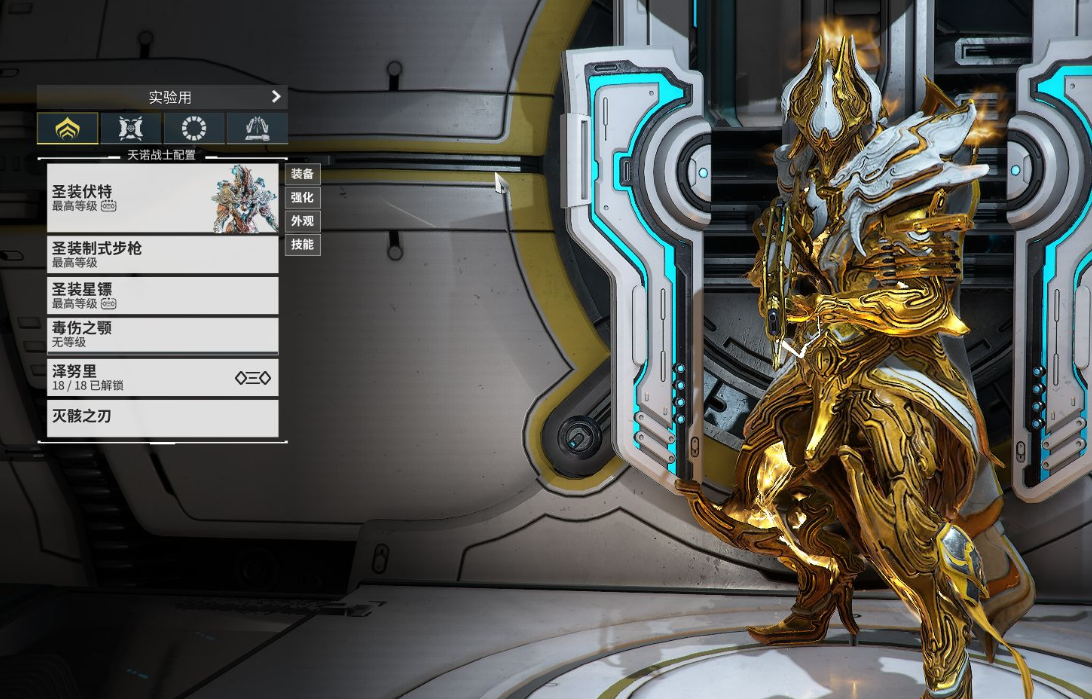1092x699 pixels.
Task: Open the dashed-ring category tab
Action: pyautogui.click(x=194, y=128)
